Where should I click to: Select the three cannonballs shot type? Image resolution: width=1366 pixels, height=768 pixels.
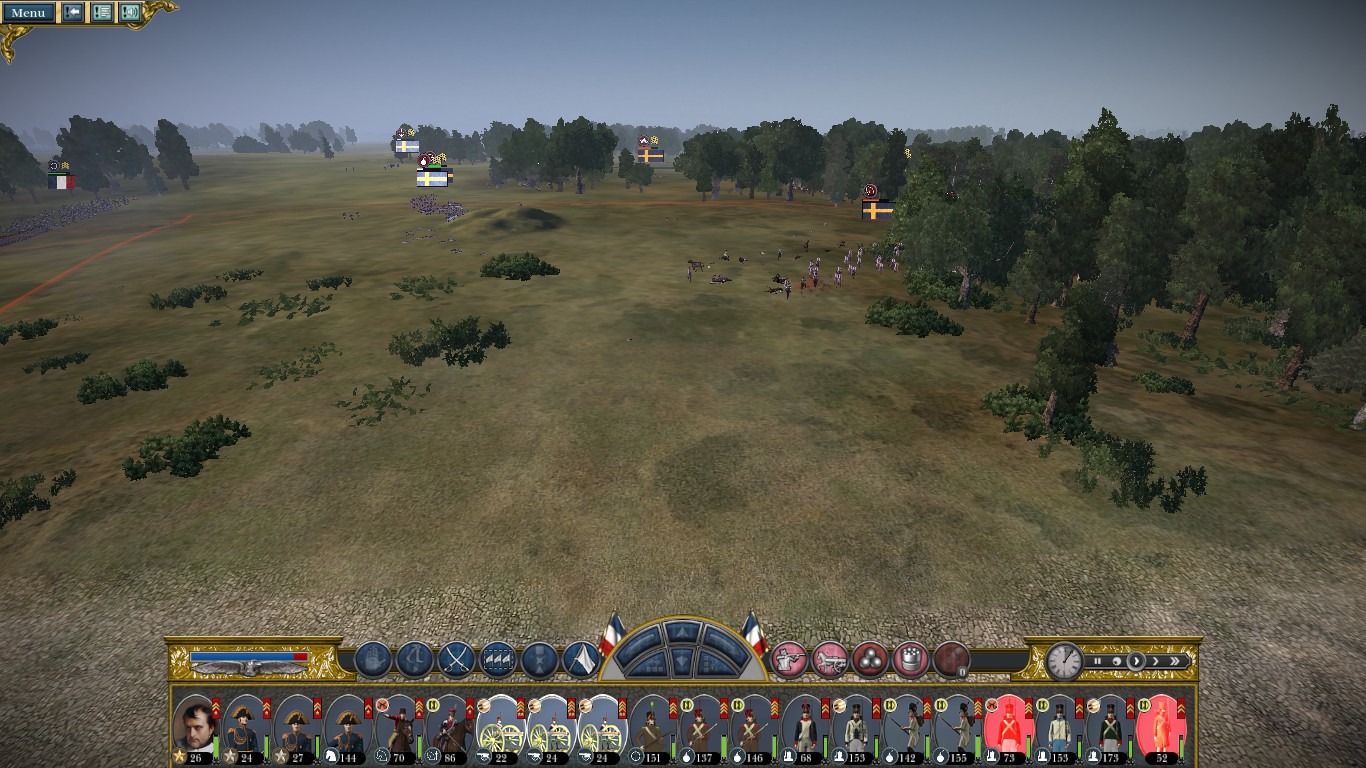pos(870,659)
